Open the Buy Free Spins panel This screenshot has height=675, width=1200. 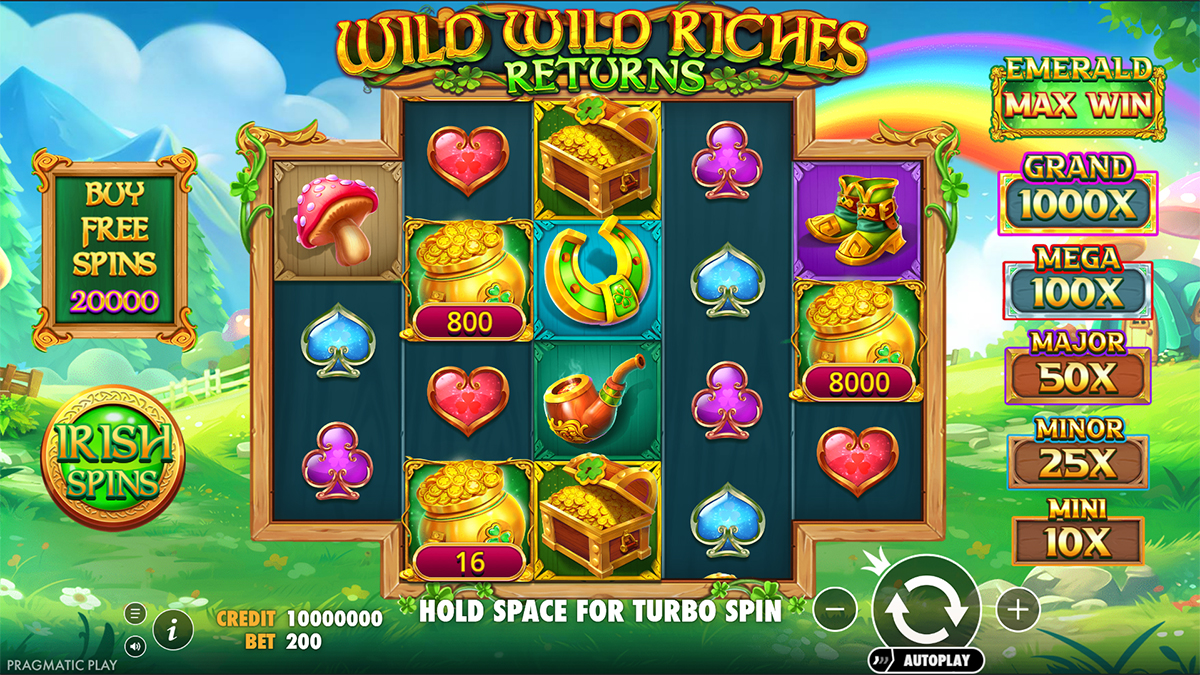coord(113,248)
